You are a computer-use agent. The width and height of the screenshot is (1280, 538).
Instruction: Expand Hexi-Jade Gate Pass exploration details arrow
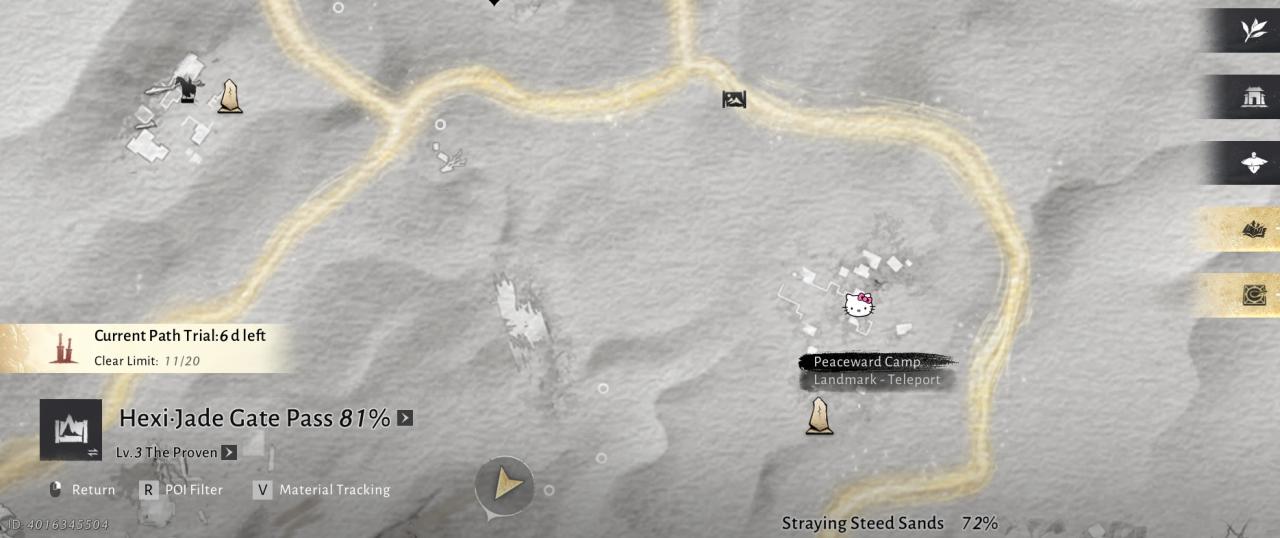click(x=405, y=418)
